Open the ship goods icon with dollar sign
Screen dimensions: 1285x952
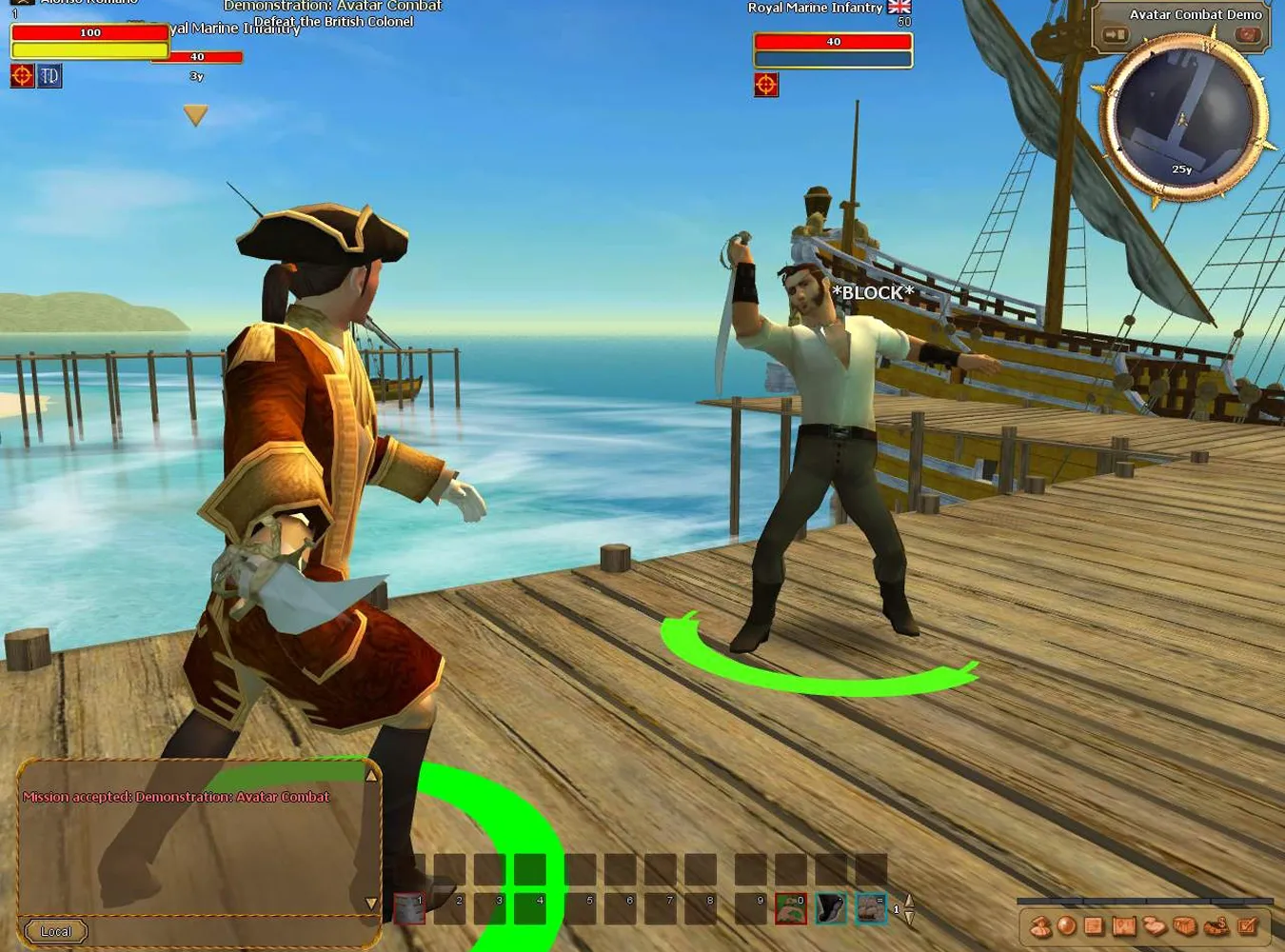[1216, 926]
